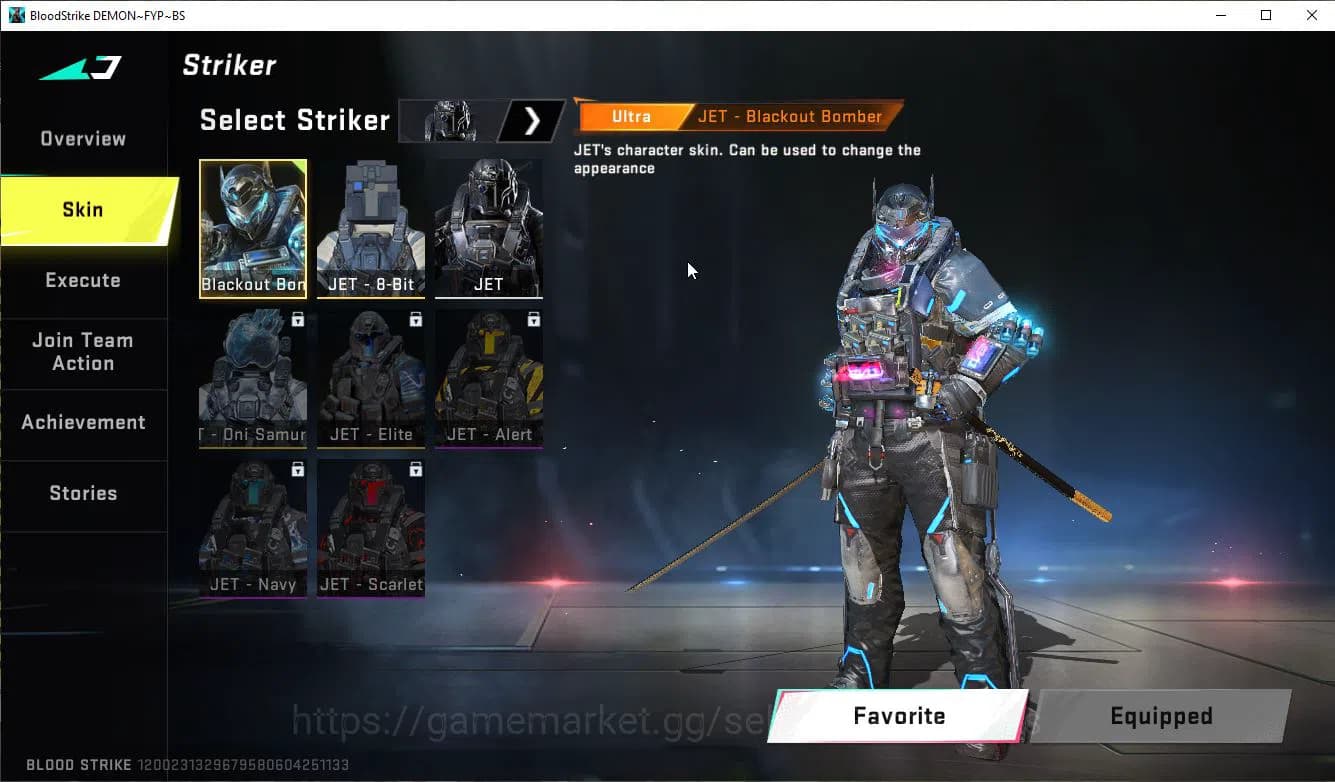Click the lock icon on Oni Samurai skin

[x=296, y=319]
